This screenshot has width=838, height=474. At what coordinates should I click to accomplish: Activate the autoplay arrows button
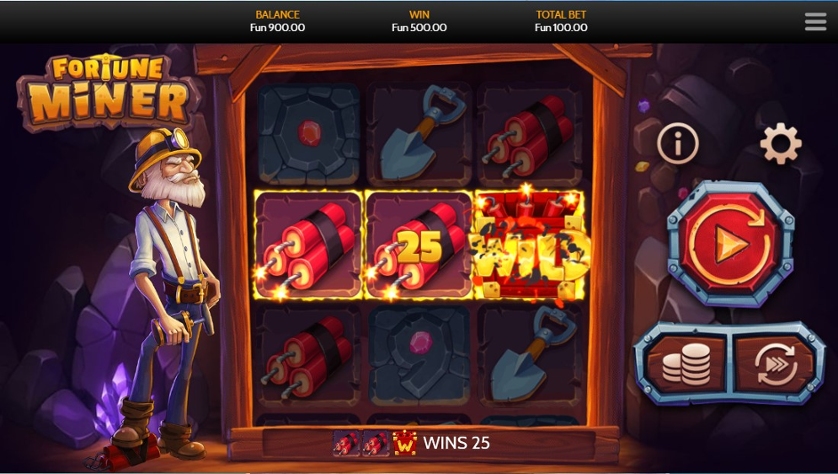(777, 364)
